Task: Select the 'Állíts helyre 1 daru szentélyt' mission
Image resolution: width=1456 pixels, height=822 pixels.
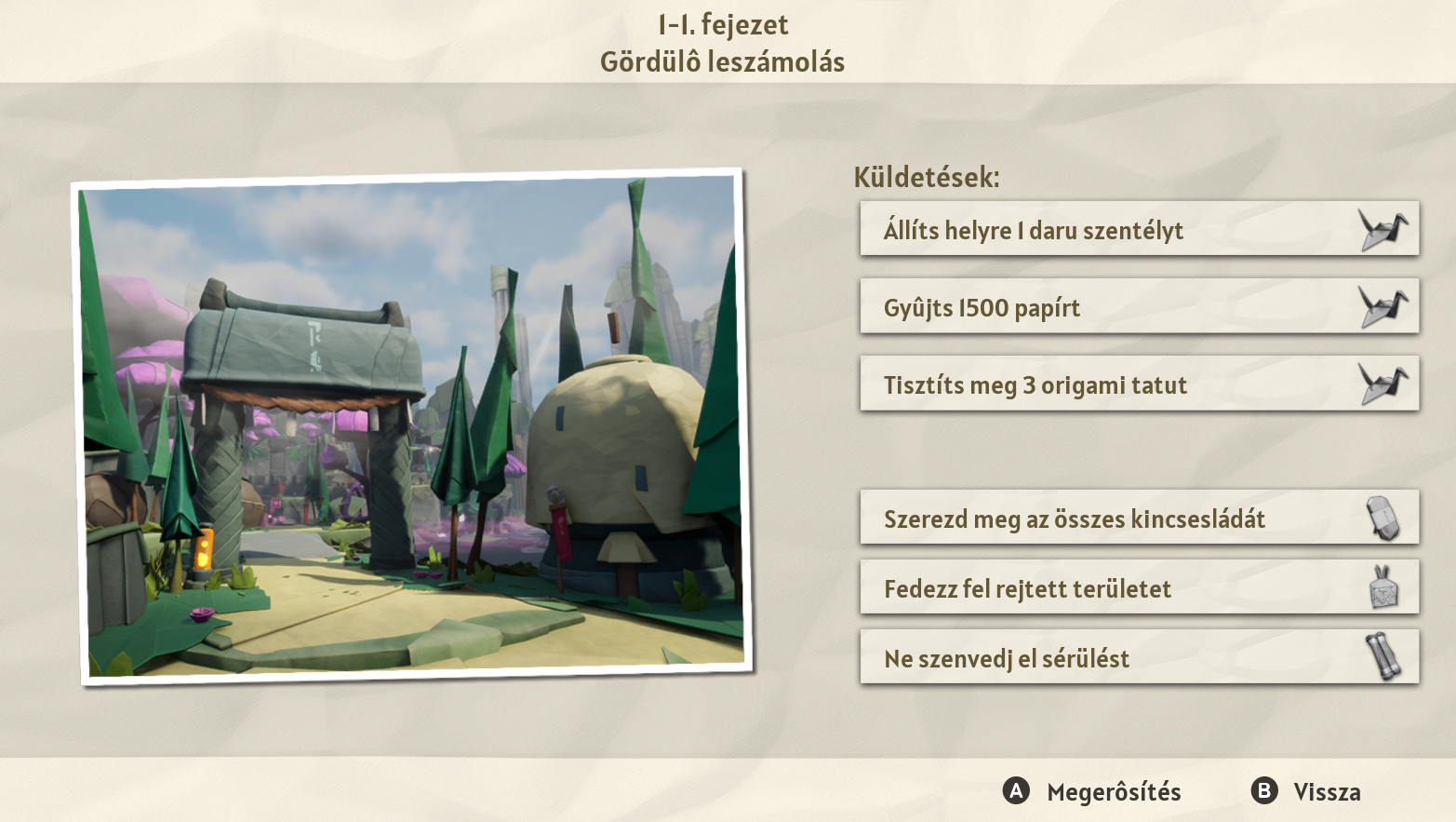Action: [1139, 229]
